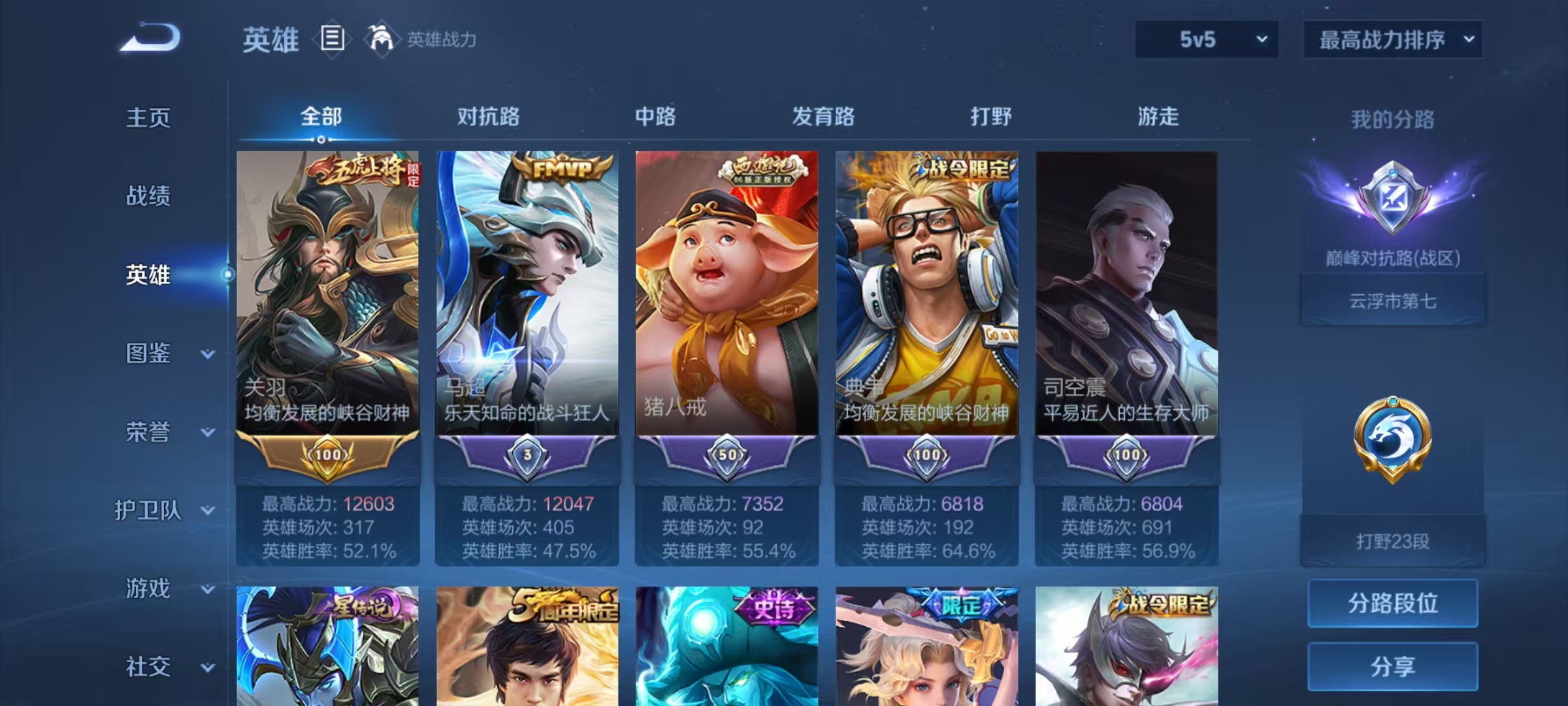Open the hero list icon beside 英雄 title
1568x706 pixels.
(333, 41)
